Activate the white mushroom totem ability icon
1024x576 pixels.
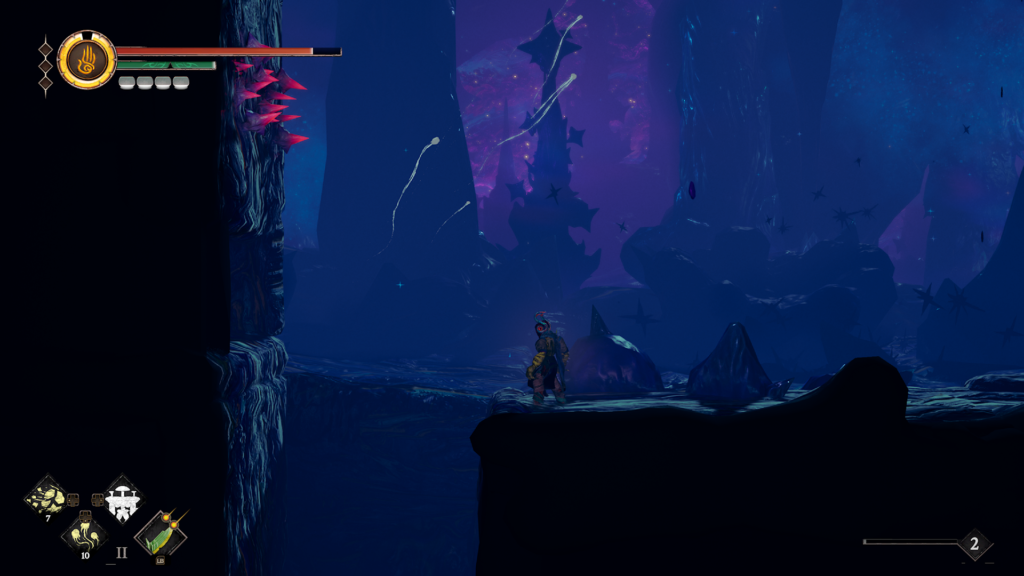click(x=123, y=497)
